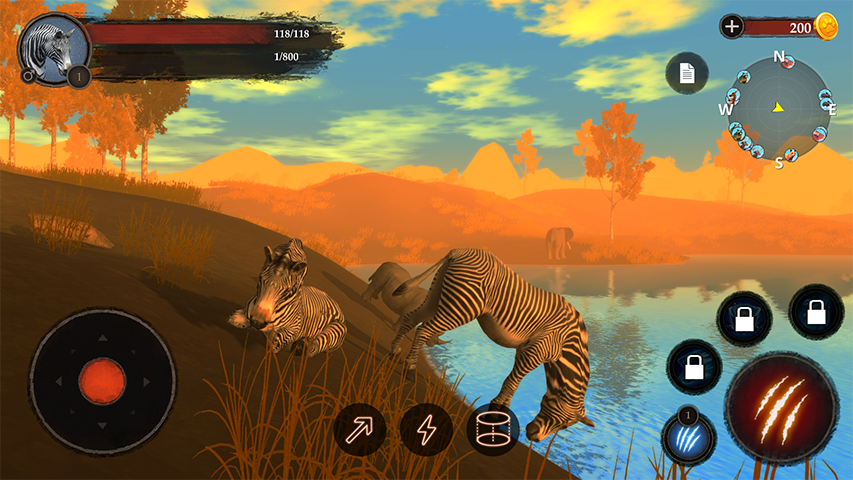853x480 pixels.
Task: Tap the diagonal arrow jump button
Action: (x=360, y=430)
